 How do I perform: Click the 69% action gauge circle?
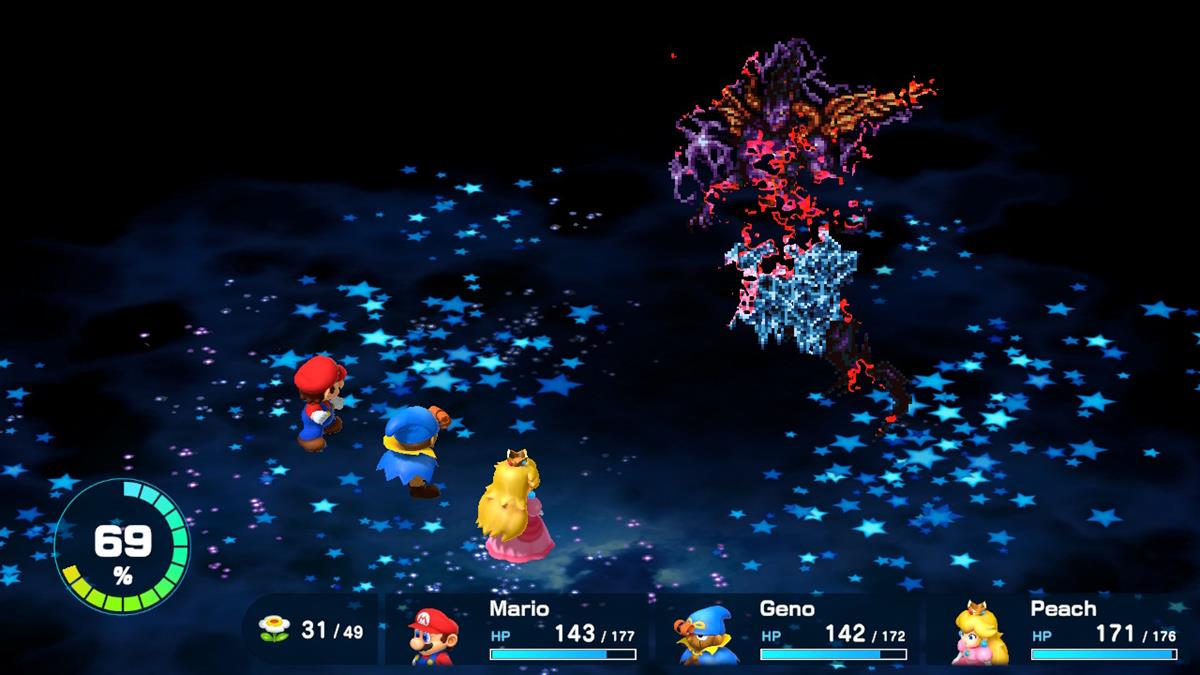click(122, 546)
